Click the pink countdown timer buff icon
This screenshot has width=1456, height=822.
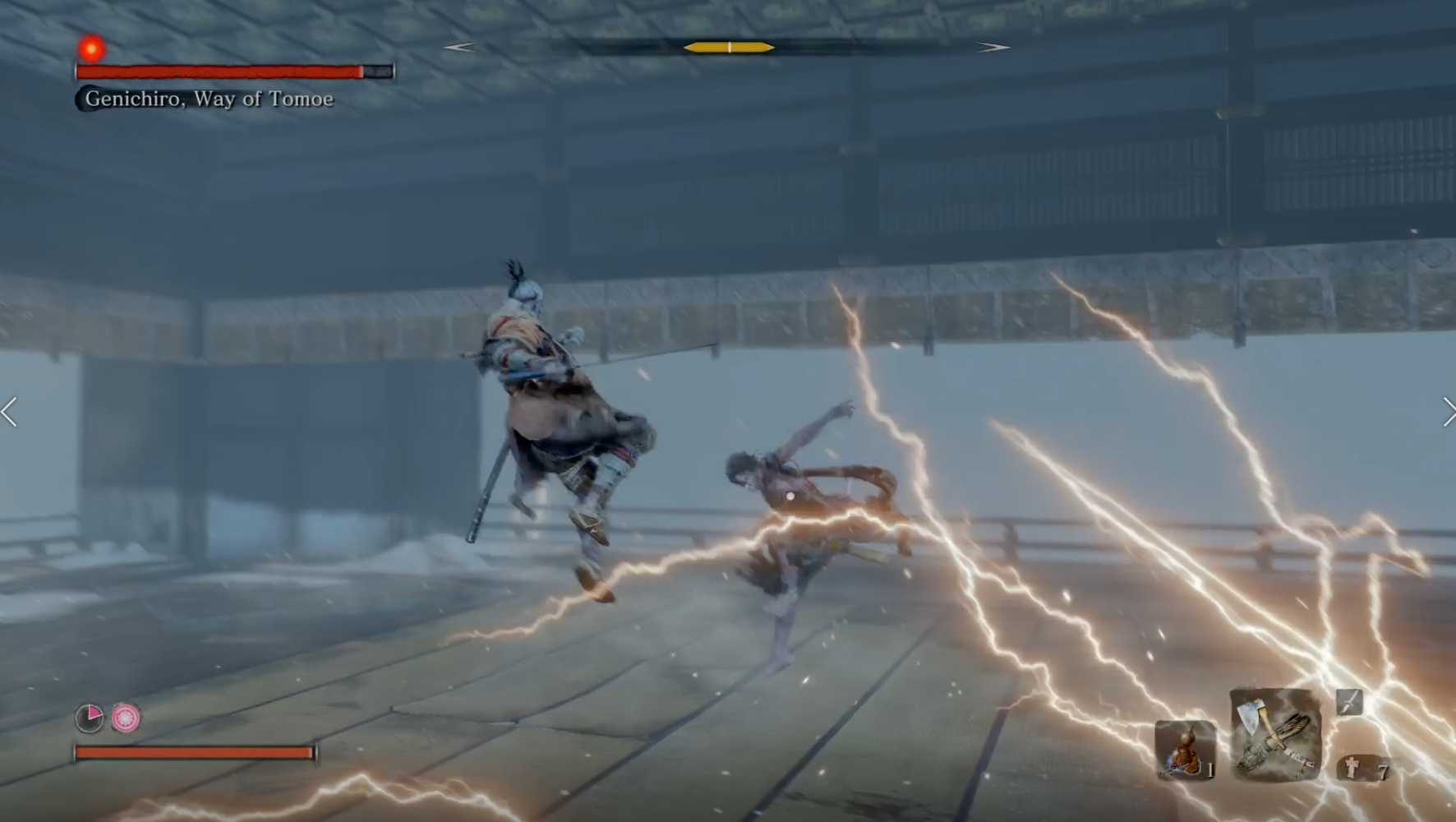[x=90, y=717]
